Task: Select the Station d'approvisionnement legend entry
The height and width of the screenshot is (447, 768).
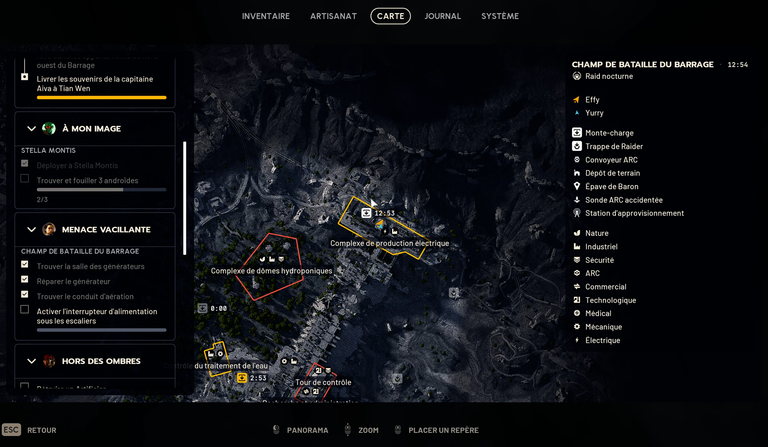Action: tap(634, 213)
